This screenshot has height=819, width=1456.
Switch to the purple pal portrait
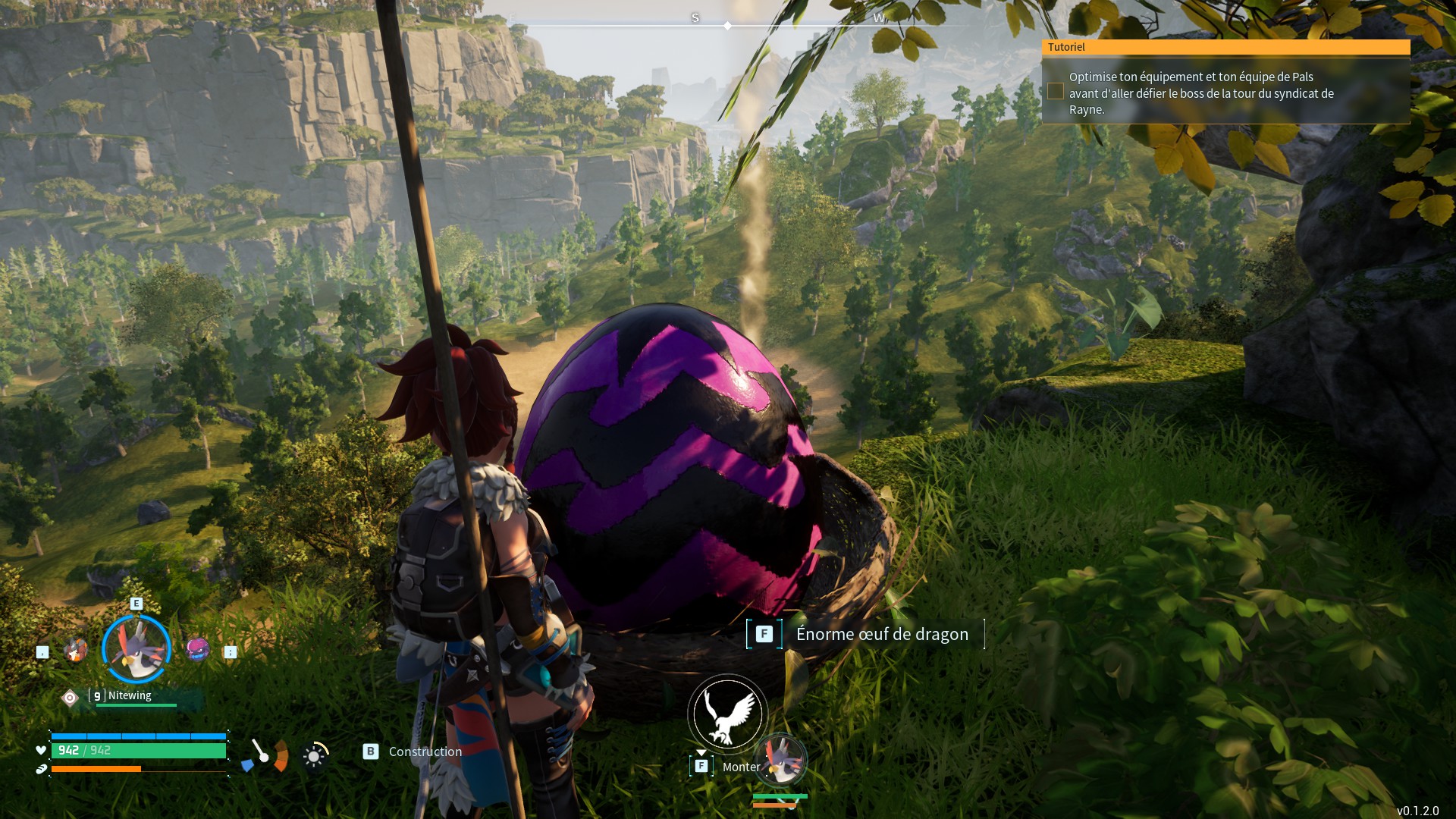coord(198,649)
